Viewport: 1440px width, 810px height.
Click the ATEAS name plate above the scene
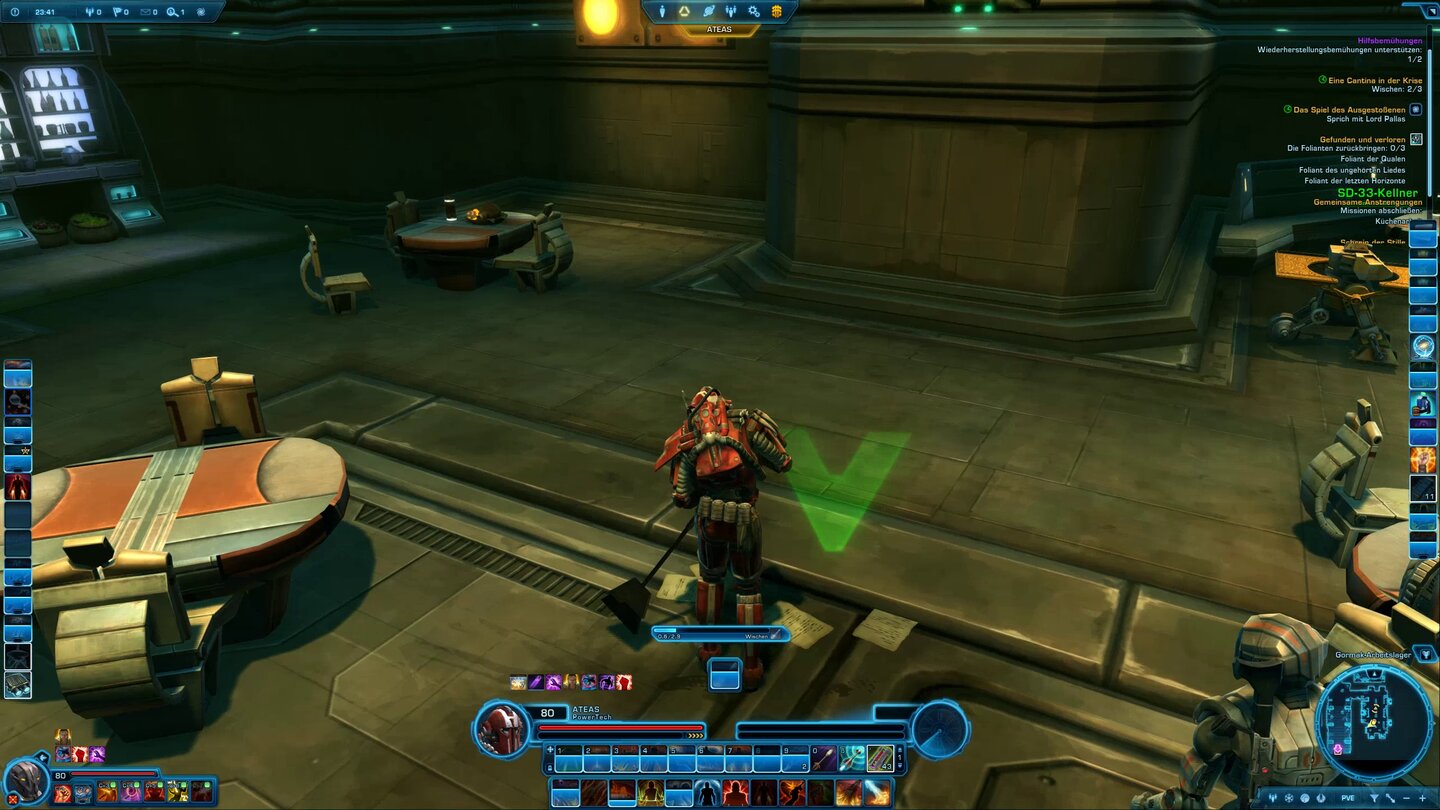(x=720, y=28)
